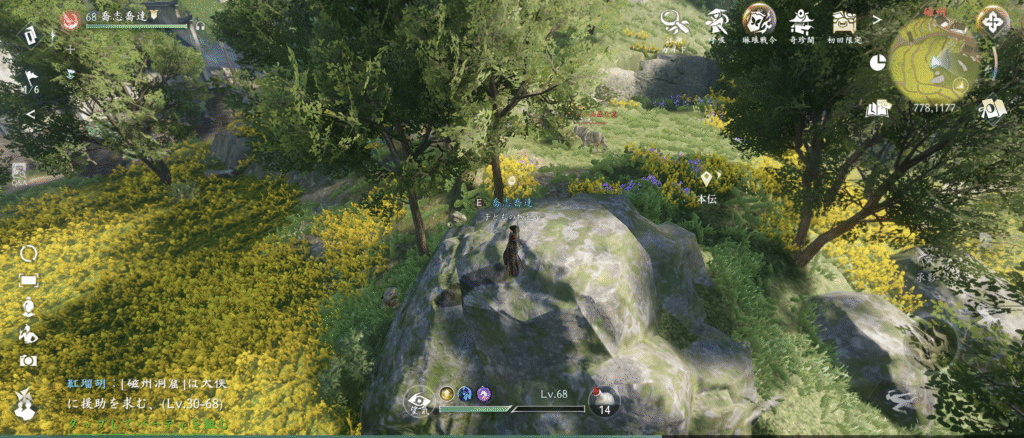Collapse the left panel with the arrow
The image size is (1024, 438).
30,114
